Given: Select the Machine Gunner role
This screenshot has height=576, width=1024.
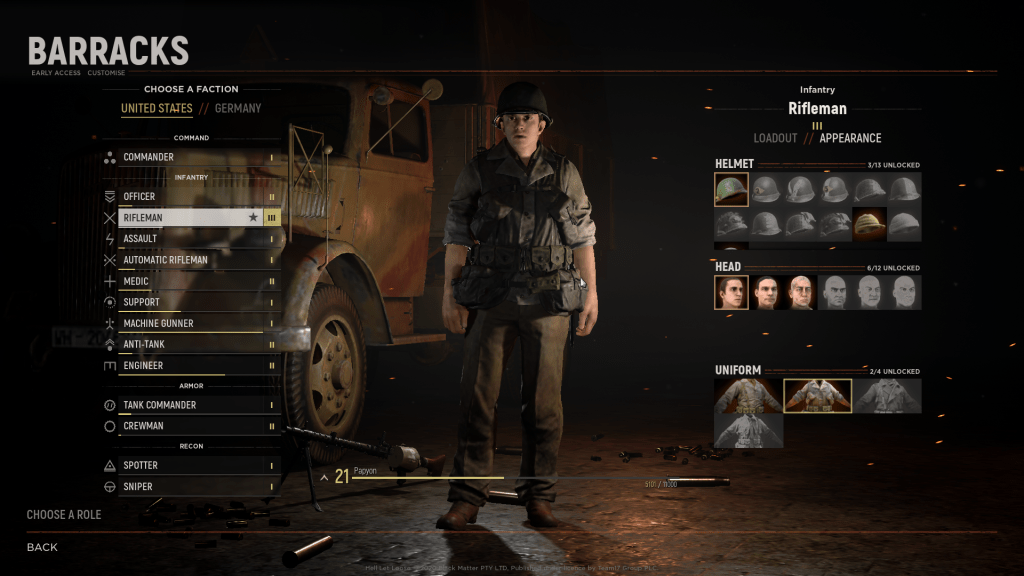Looking at the screenshot, I should 190,323.
